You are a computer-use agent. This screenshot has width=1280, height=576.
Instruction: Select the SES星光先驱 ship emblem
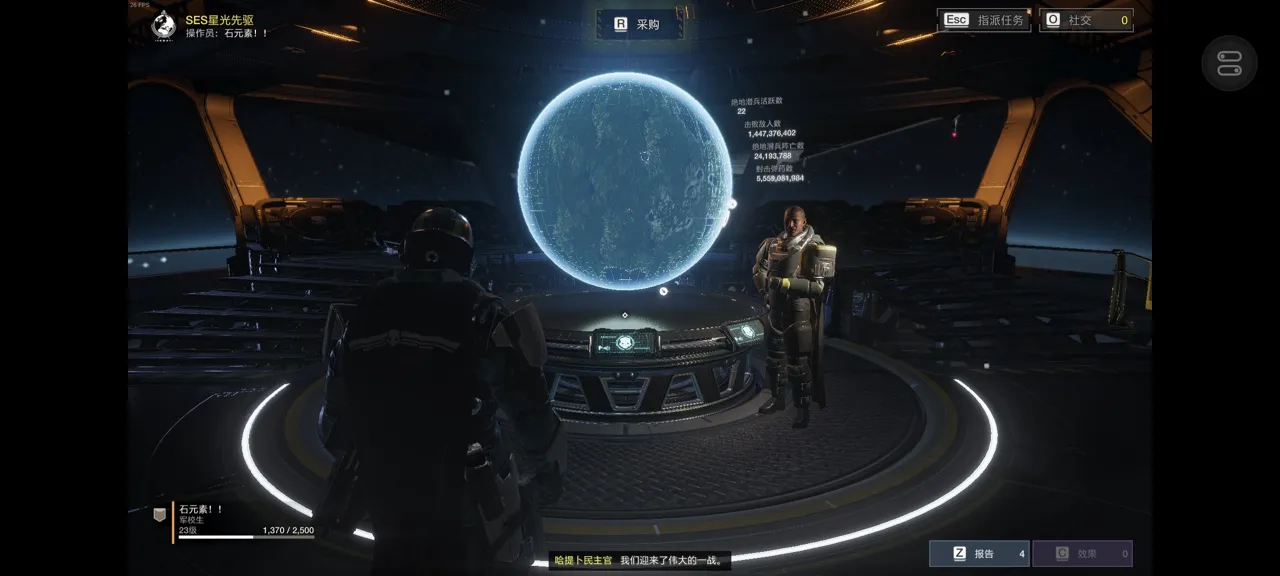(163, 25)
